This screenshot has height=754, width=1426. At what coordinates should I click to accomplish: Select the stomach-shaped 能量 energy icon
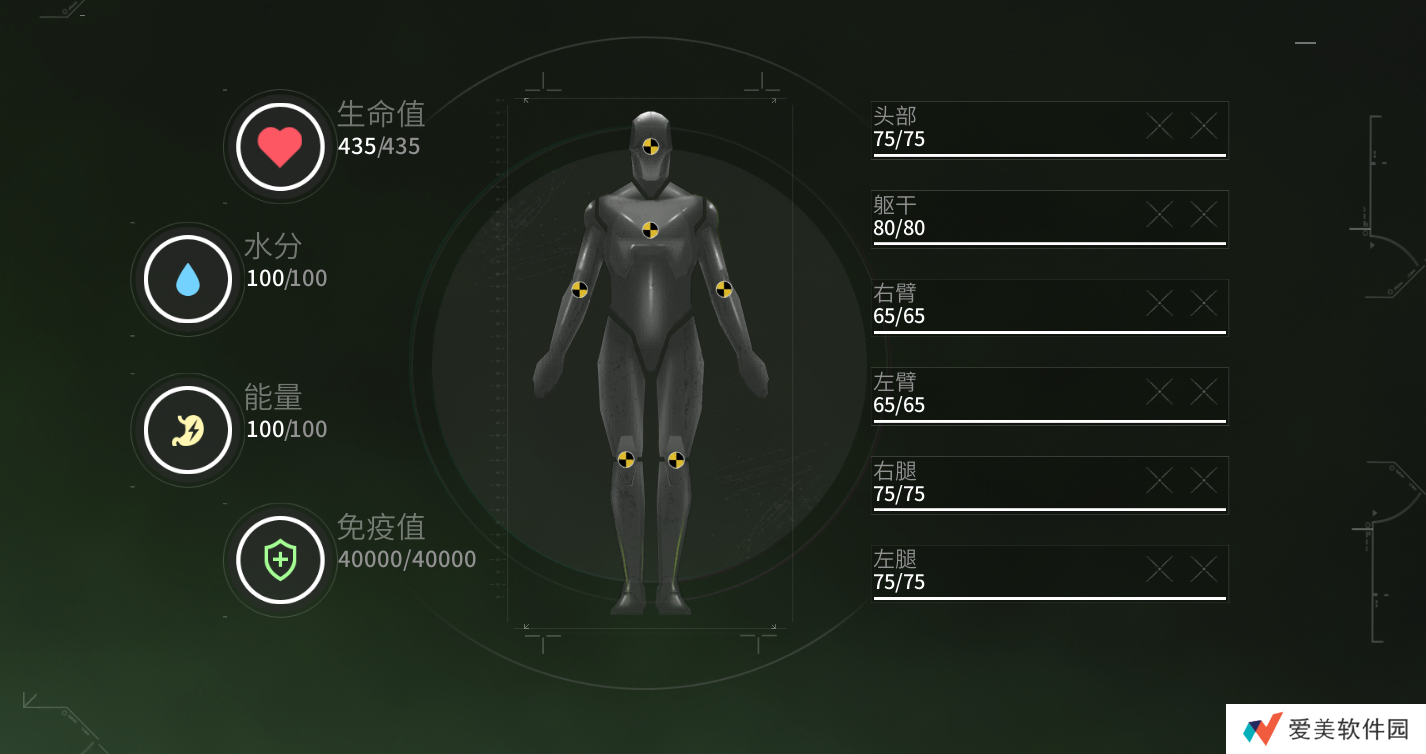(x=186, y=428)
